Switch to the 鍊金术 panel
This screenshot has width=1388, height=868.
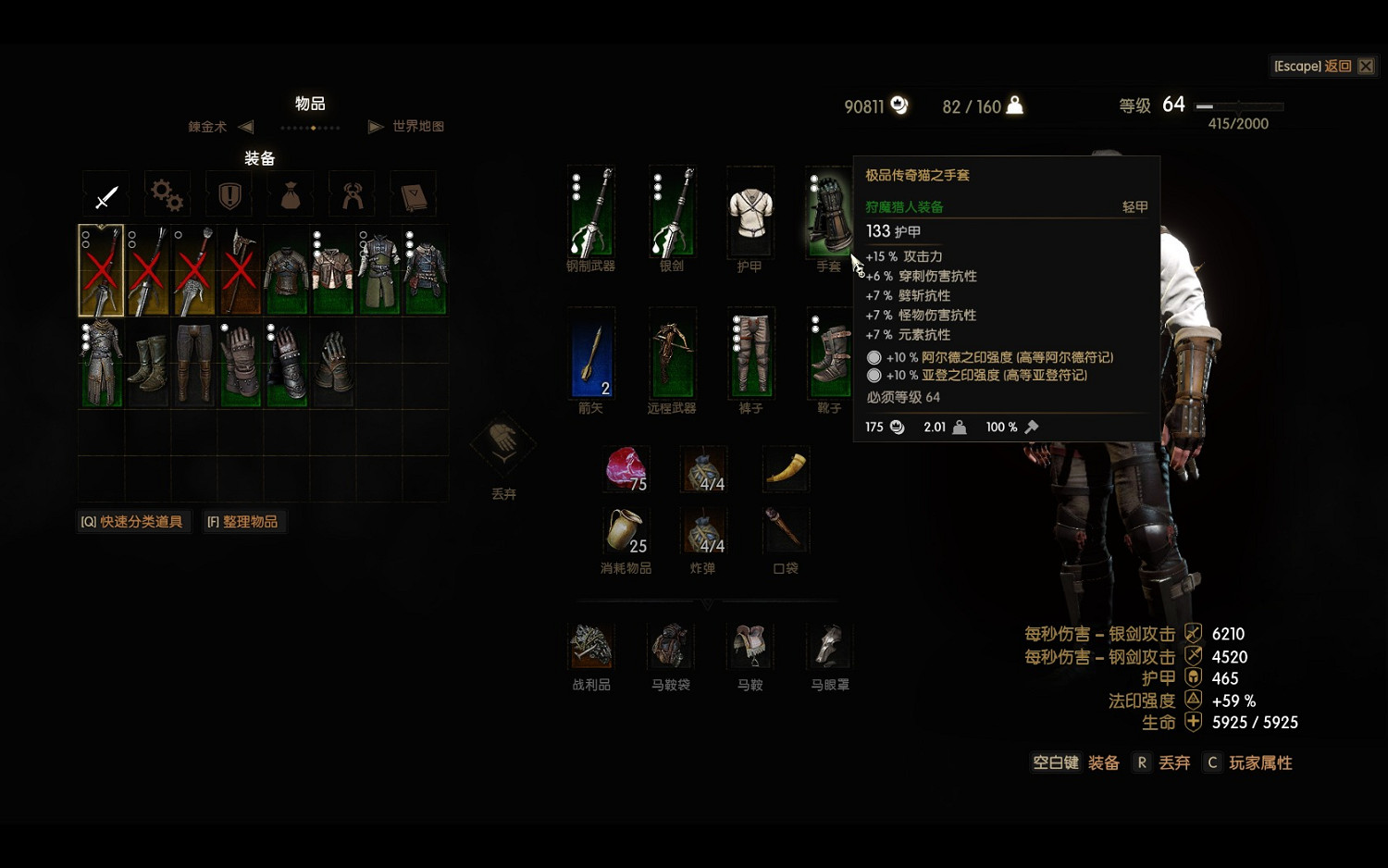(x=205, y=127)
